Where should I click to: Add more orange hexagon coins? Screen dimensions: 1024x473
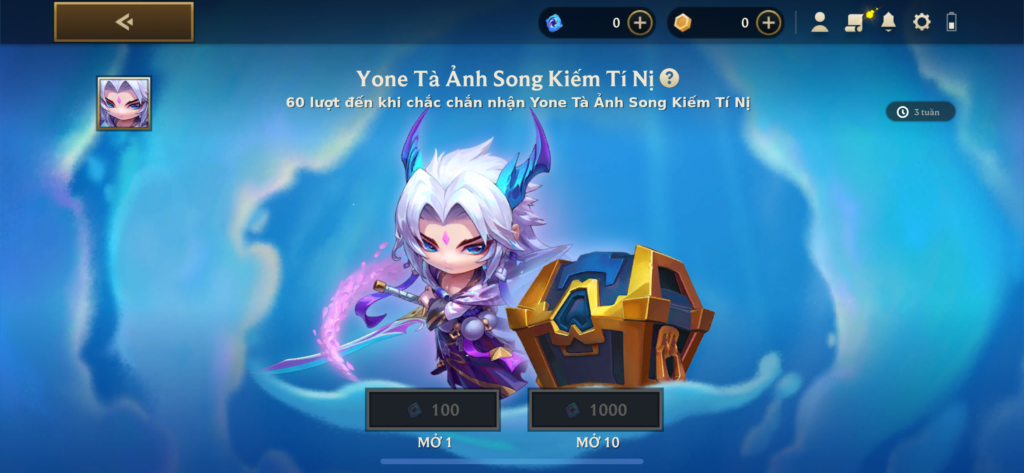[x=768, y=22]
